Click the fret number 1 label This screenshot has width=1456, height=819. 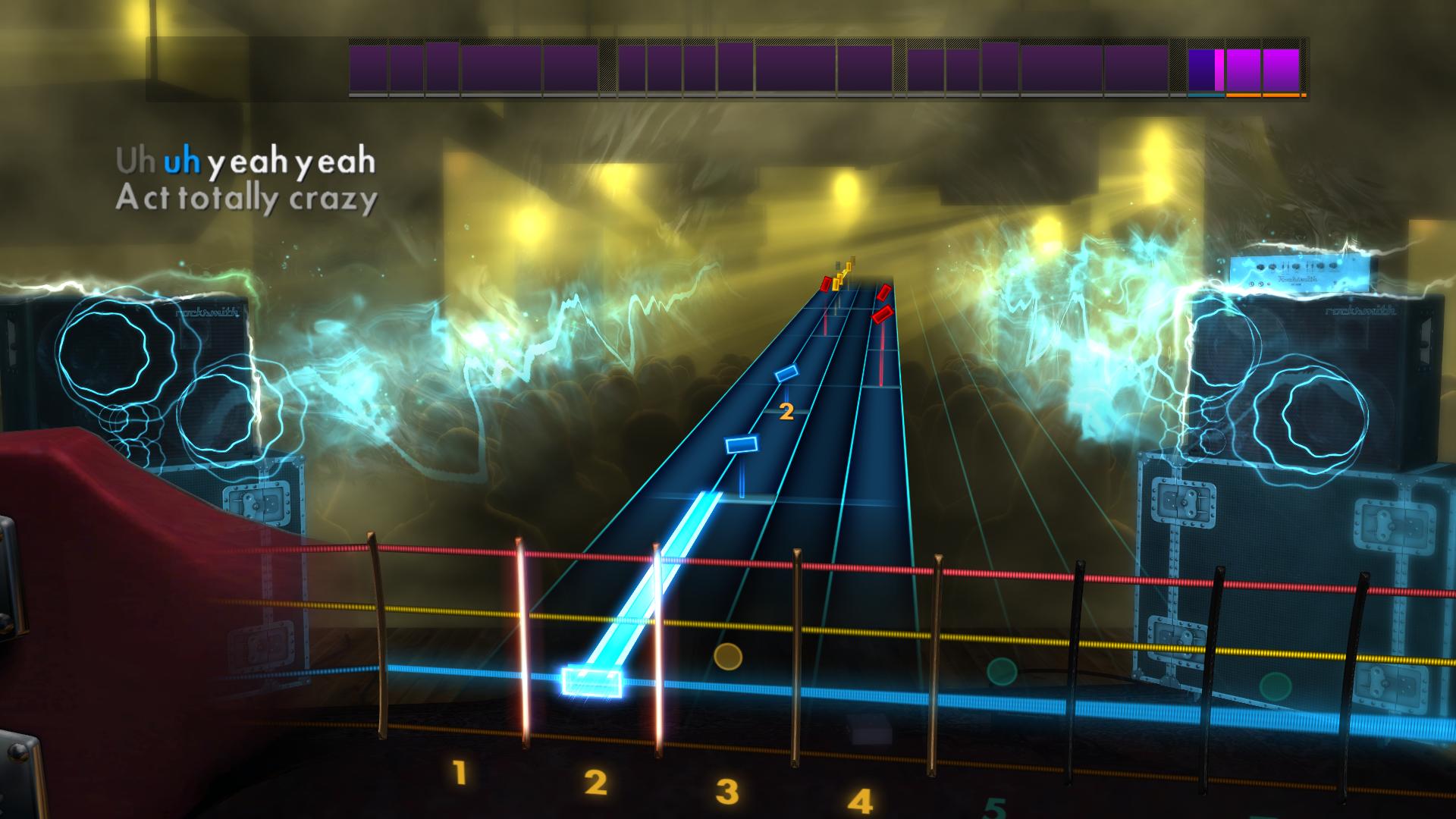point(458,774)
